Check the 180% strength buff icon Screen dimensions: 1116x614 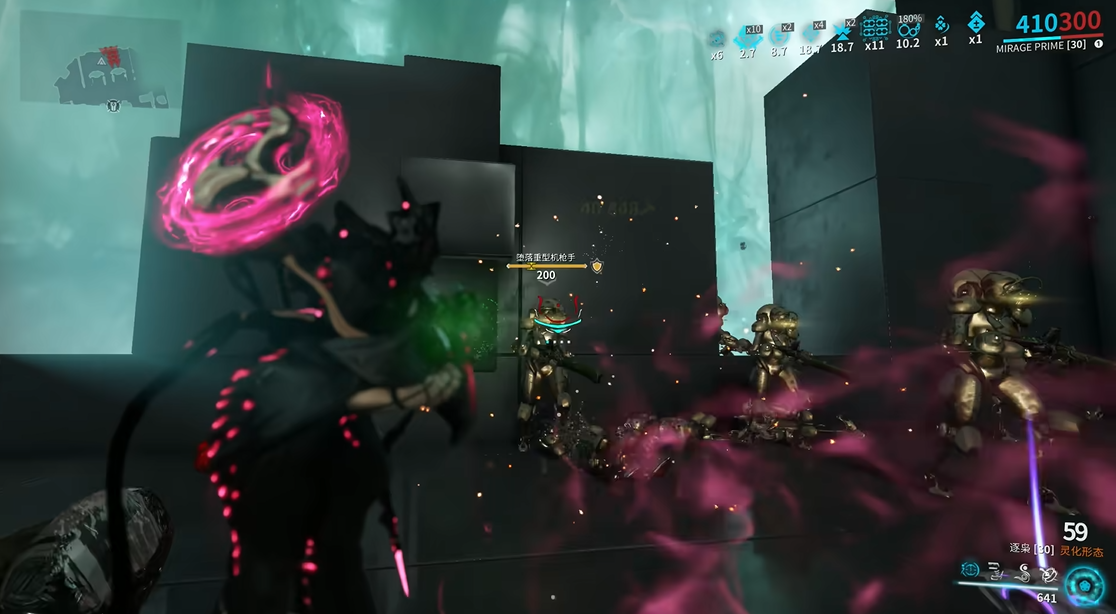(908, 28)
